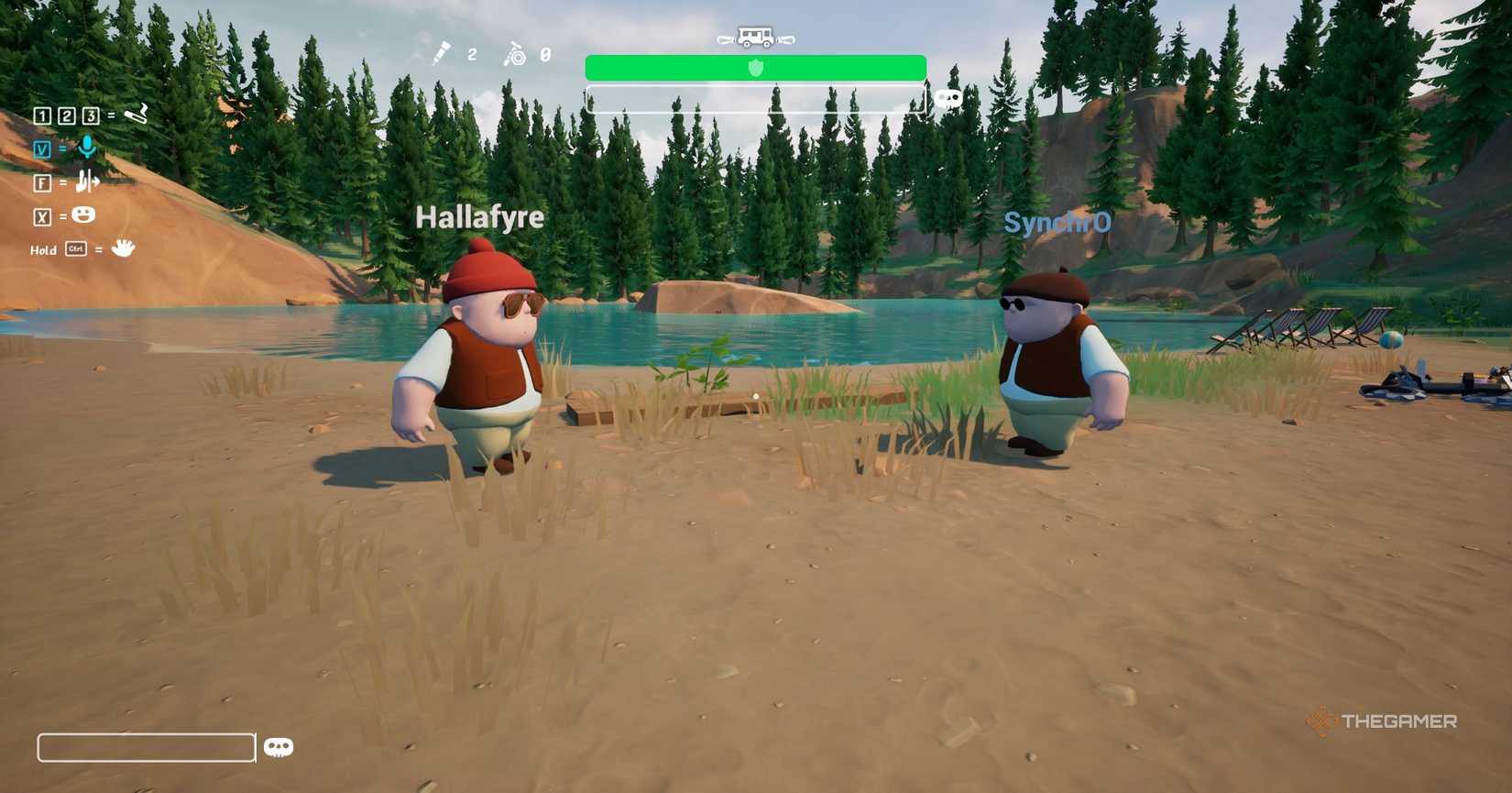Click the Ctrl key indicator

(x=74, y=249)
